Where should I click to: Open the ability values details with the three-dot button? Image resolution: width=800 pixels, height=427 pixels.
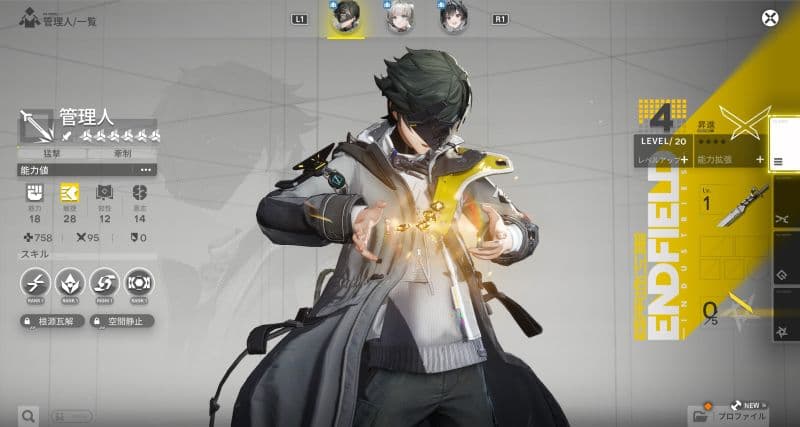[x=146, y=170]
